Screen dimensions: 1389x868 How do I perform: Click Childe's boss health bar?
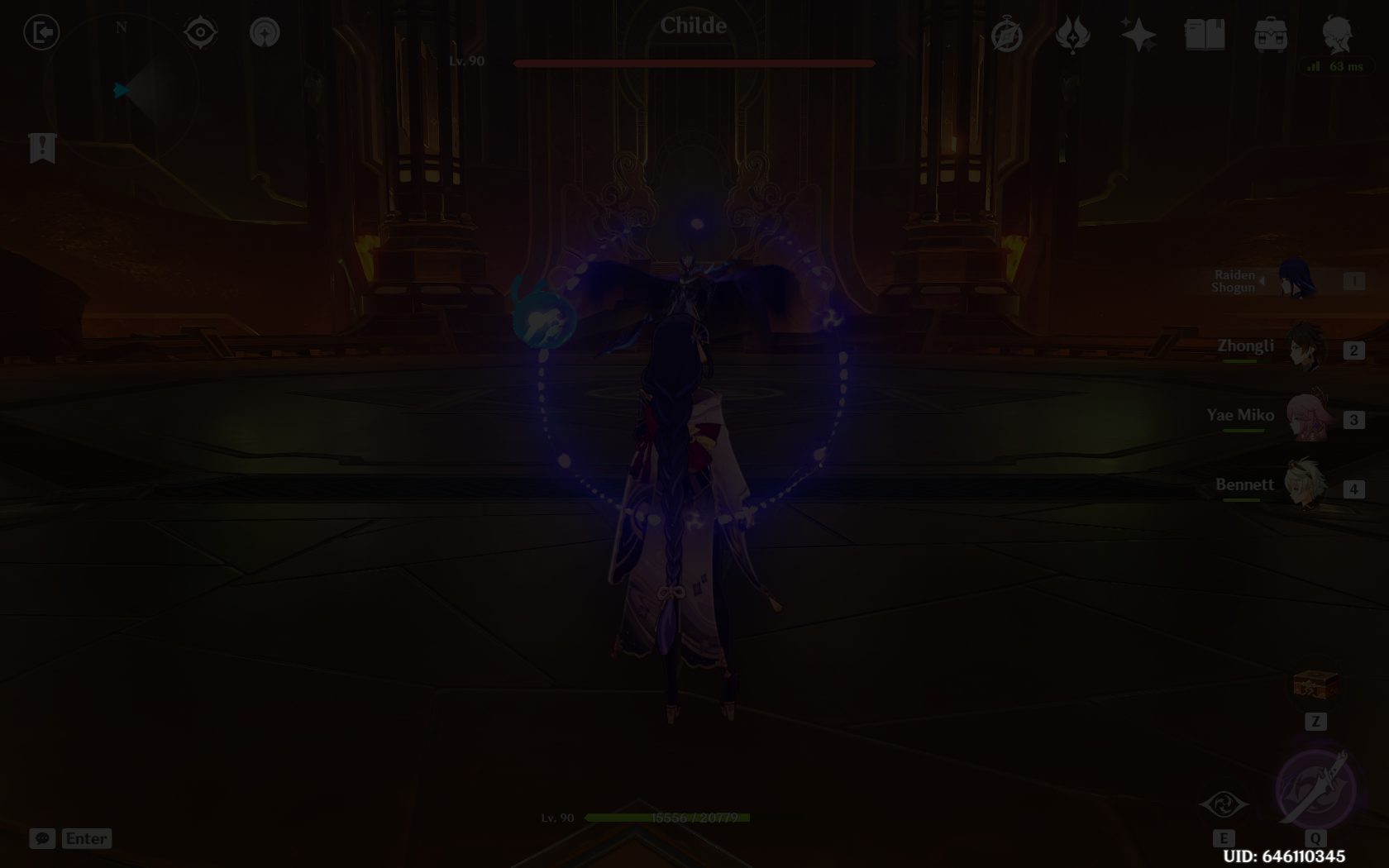693,63
